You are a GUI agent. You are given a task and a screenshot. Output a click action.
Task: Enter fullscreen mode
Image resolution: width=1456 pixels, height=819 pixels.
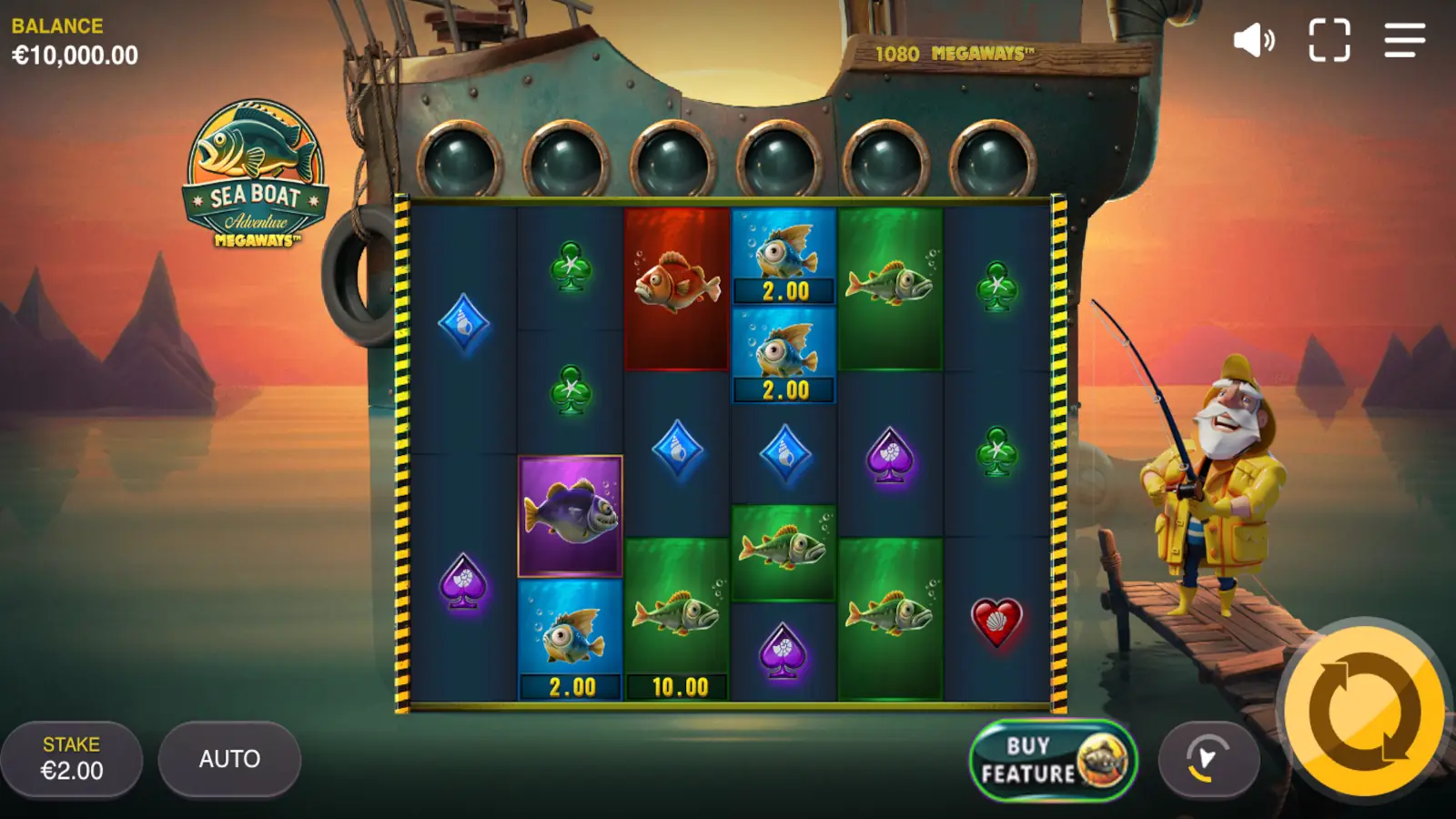(x=1330, y=38)
